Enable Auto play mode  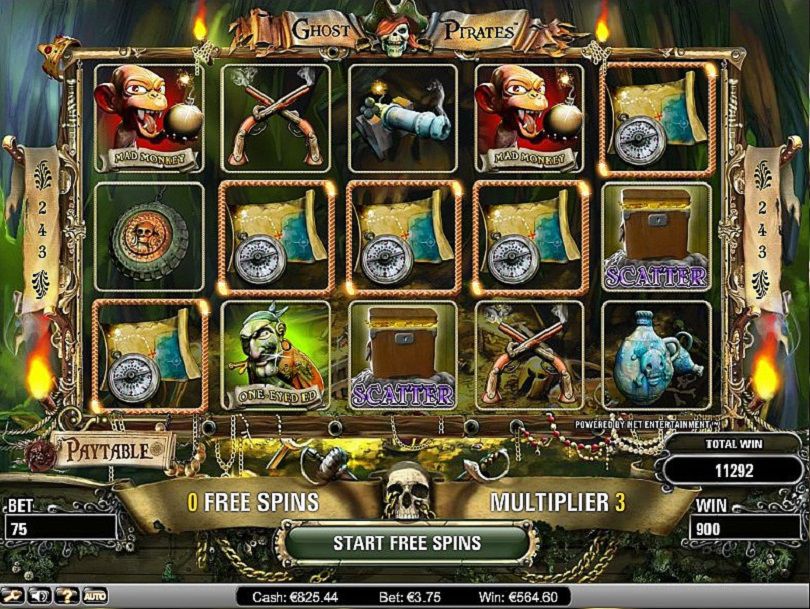click(95, 596)
